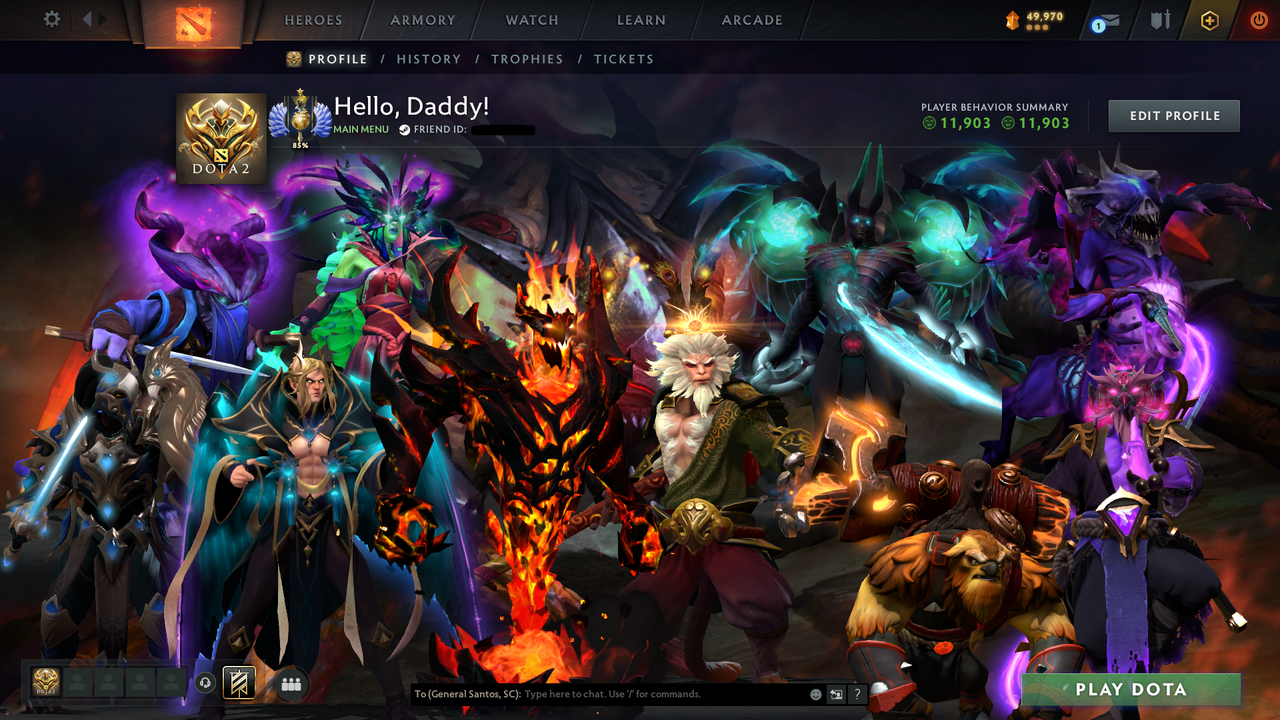Toggle the screenshot share icon in chat bar
This screenshot has height=720, width=1280.
pos(834,693)
